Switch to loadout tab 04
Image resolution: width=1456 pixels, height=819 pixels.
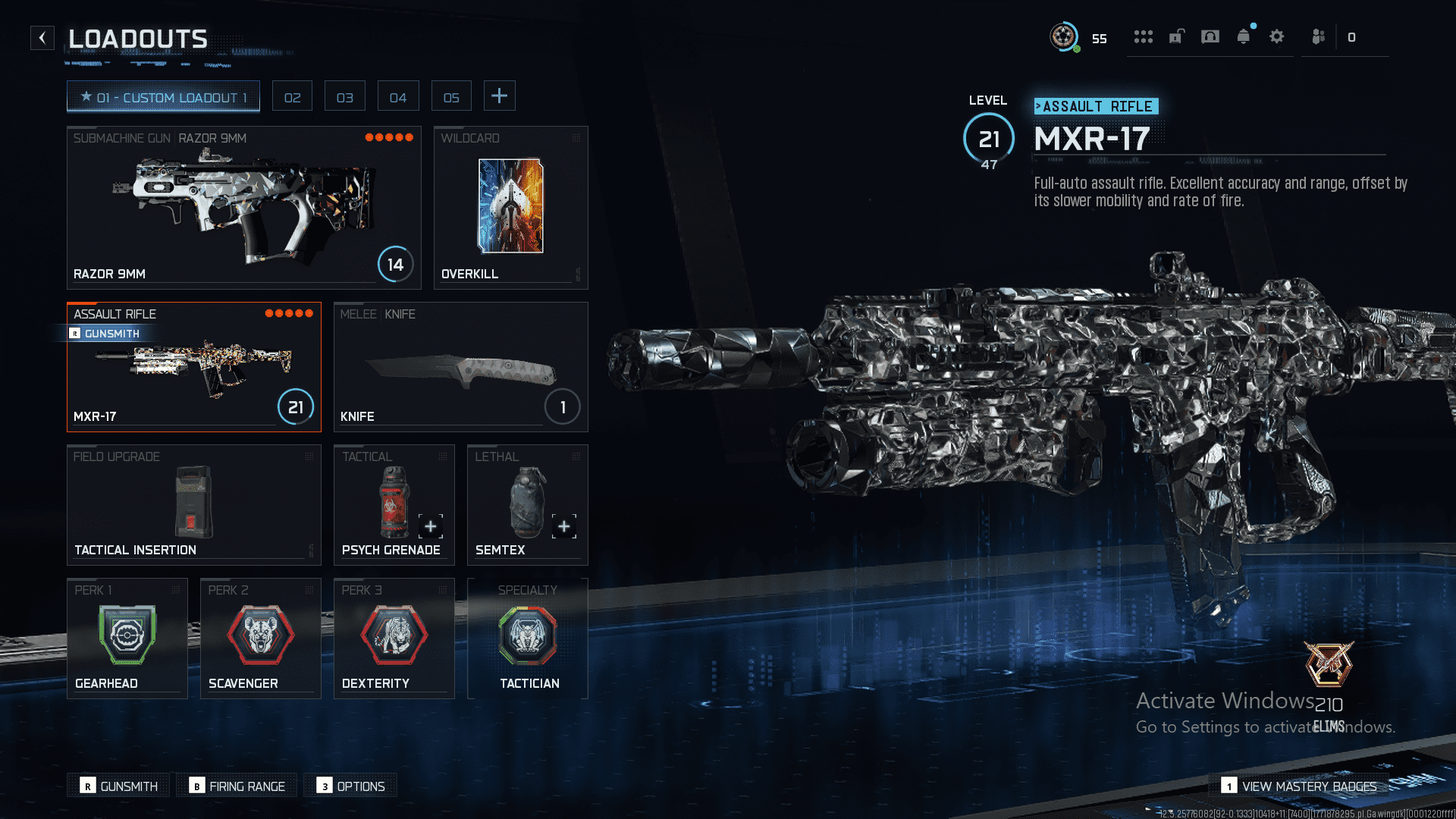tap(397, 97)
